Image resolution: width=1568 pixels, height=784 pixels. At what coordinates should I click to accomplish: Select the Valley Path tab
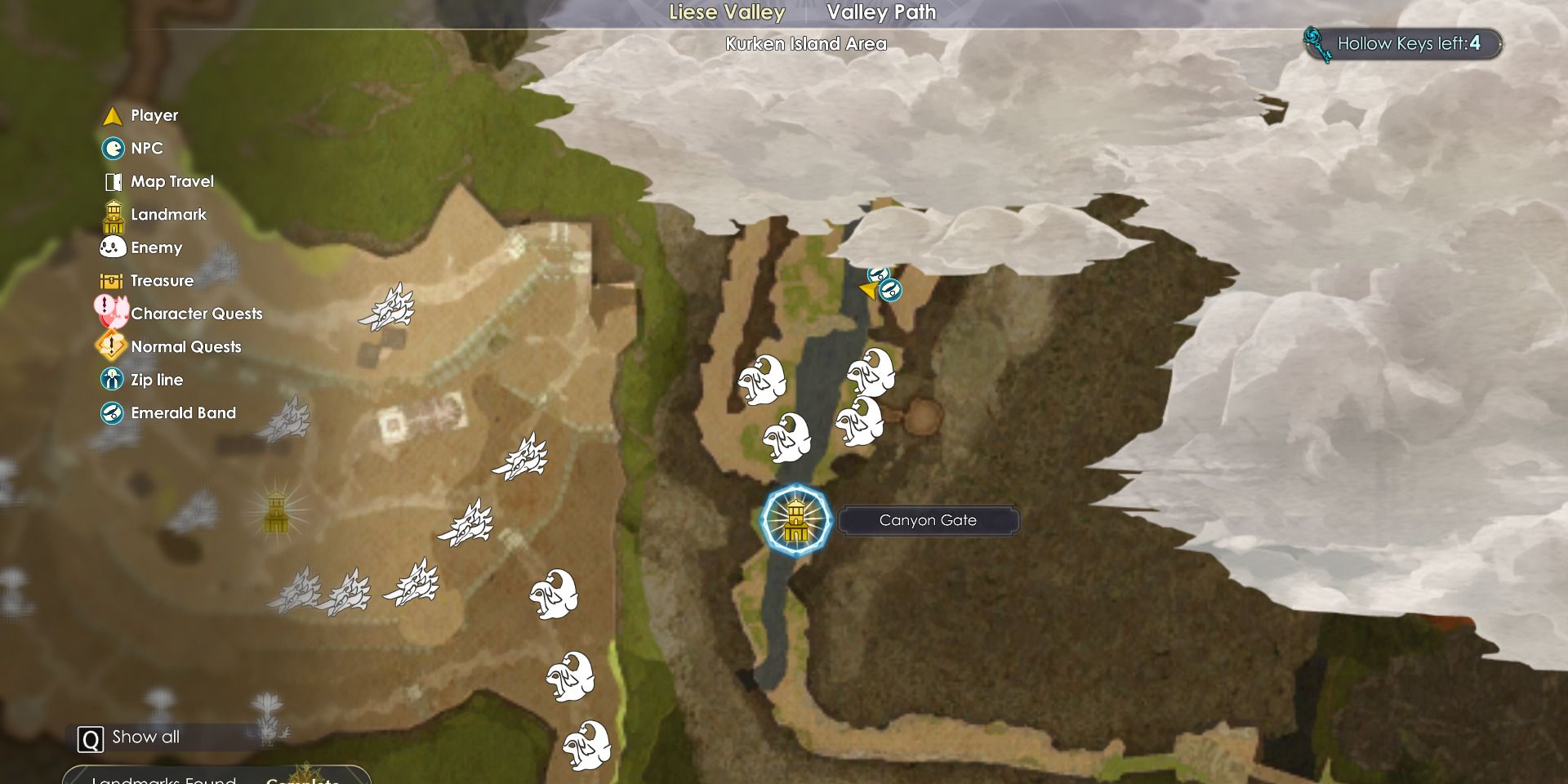[880, 13]
